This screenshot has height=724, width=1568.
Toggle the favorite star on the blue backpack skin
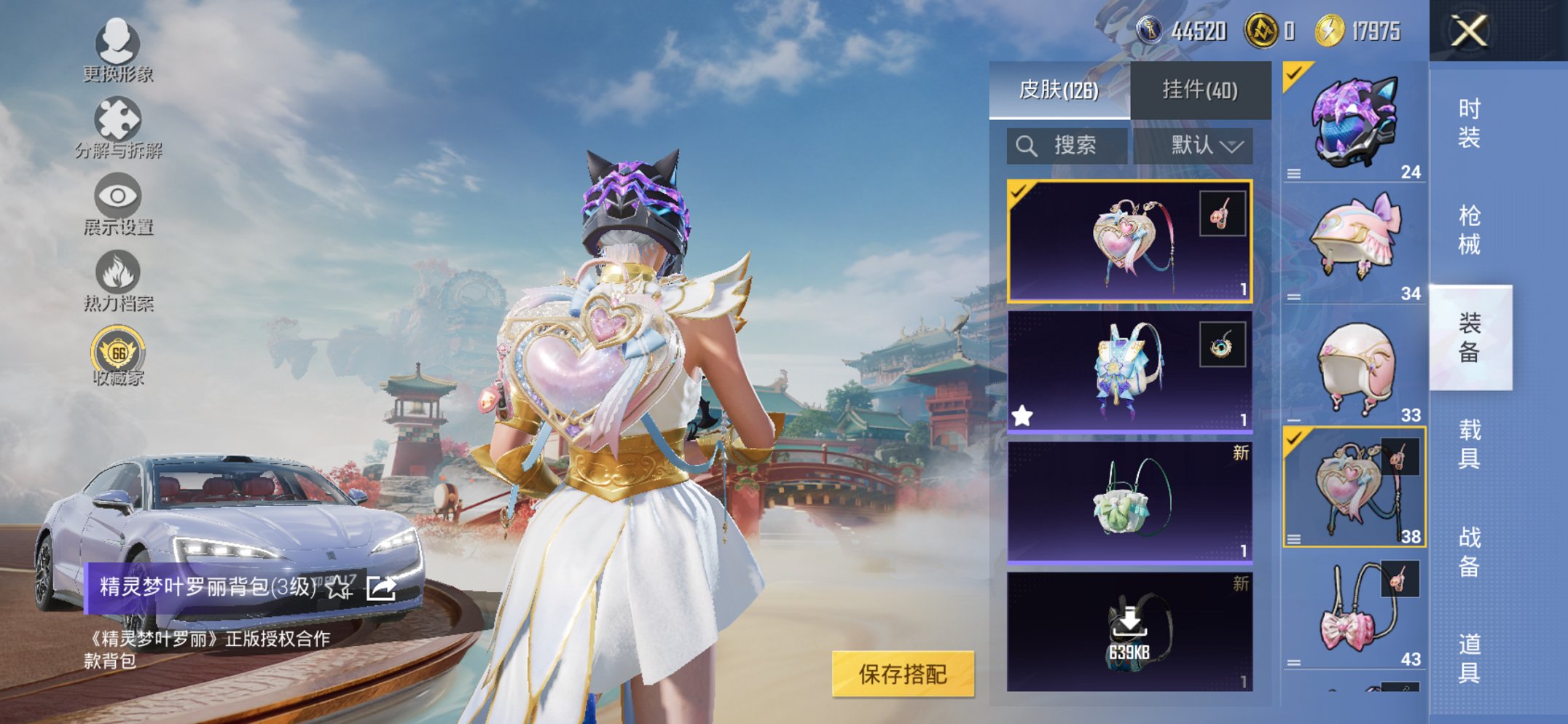click(x=1023, y=414)
